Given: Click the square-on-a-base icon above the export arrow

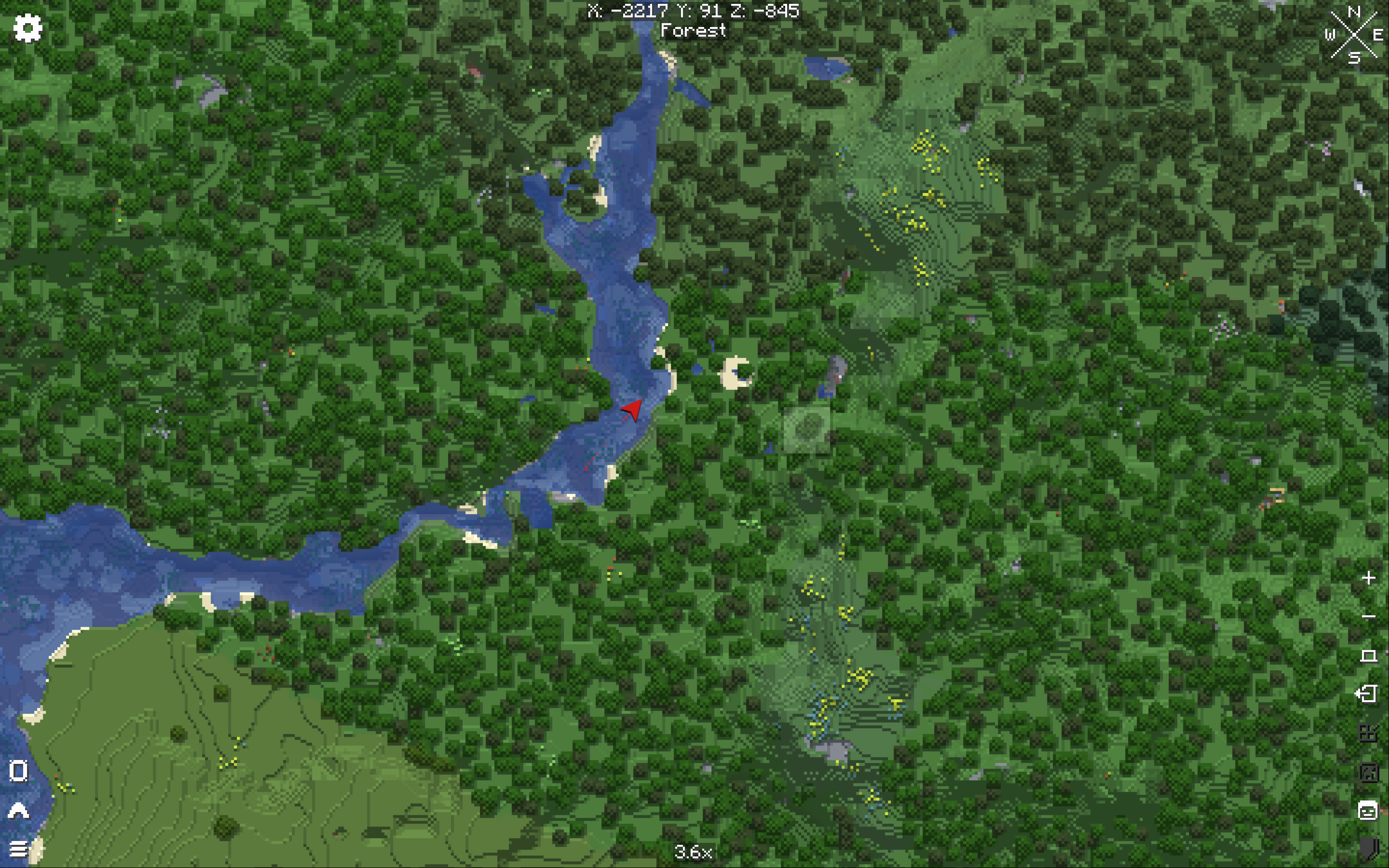Looking at the screenshot, I should 1368,656.
